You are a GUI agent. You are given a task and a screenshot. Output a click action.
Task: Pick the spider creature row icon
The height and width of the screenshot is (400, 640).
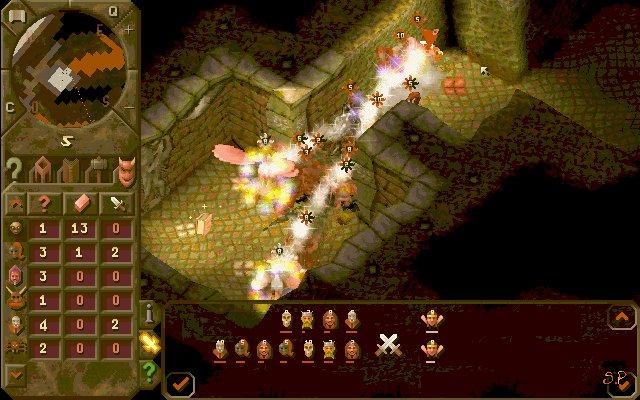click(x=14, y=346)
